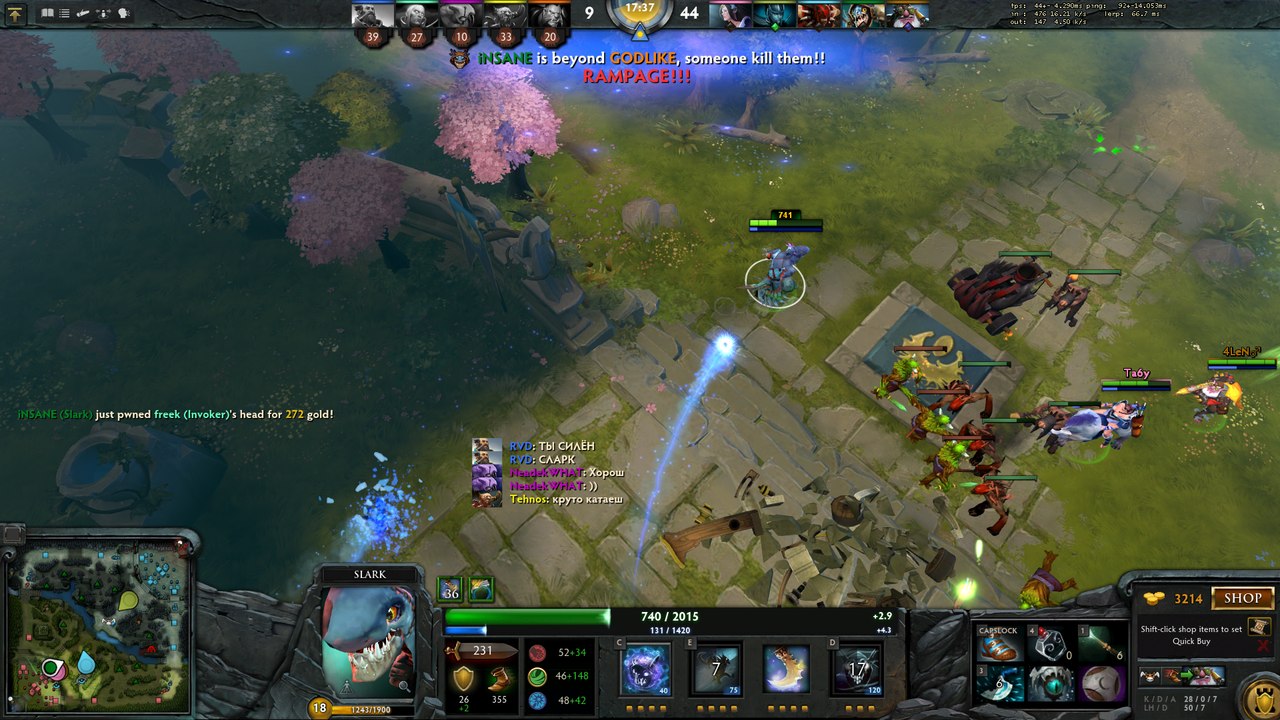Open the book icon in top bar
Viewport: 1280px width, 720px height.
tap(47, 14)
